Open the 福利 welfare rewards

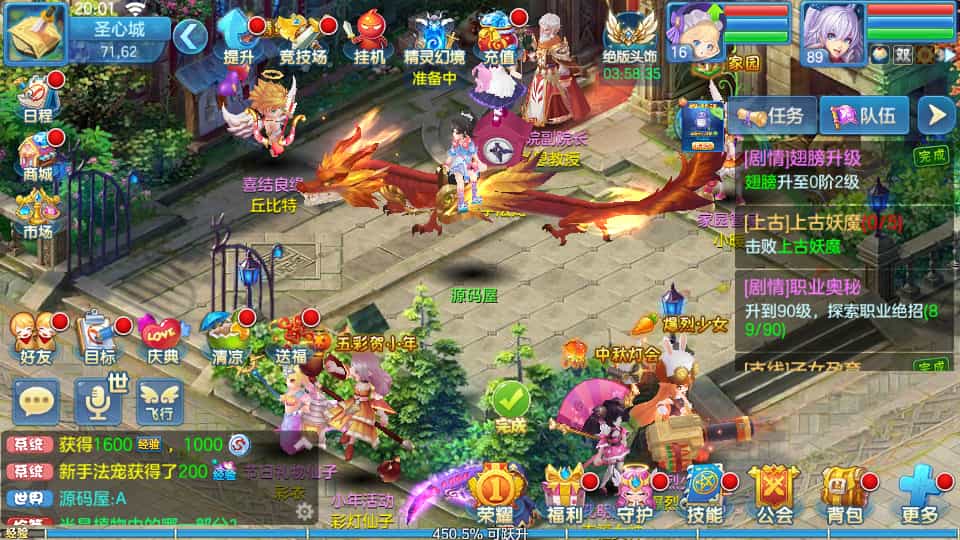(565, 494)
